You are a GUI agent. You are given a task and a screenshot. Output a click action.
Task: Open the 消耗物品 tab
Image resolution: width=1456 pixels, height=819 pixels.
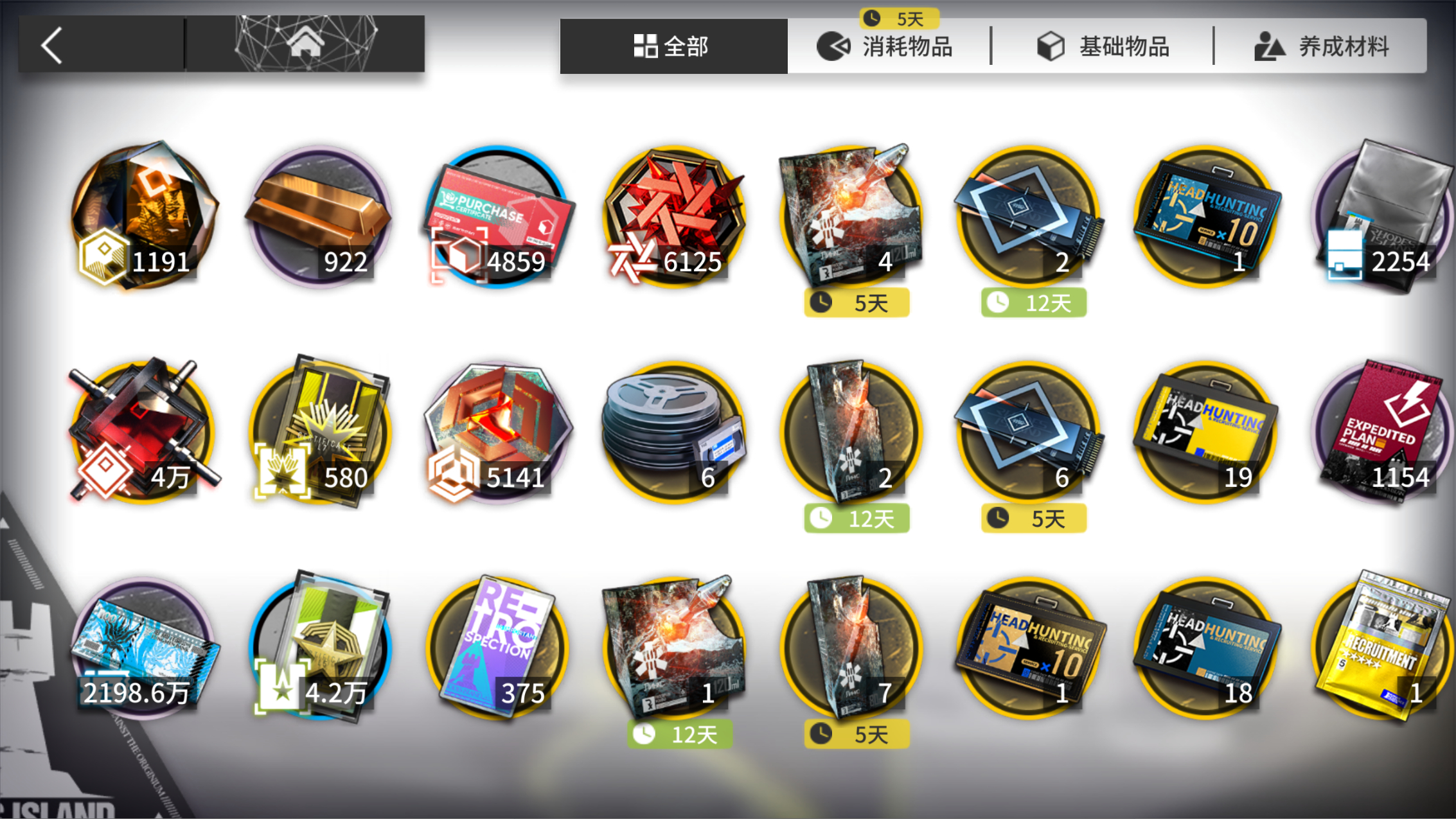pos(886,46)
